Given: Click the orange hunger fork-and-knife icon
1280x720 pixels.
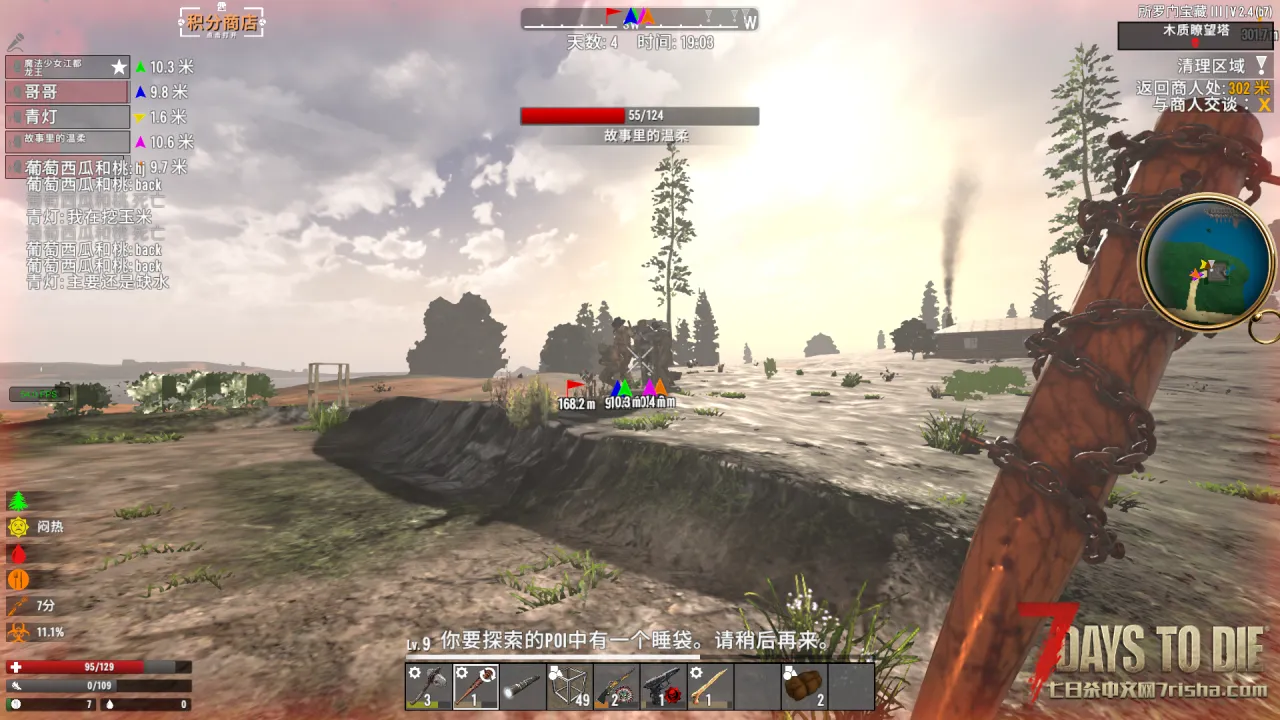Looking at the screenshot, I should coord(18,580).
